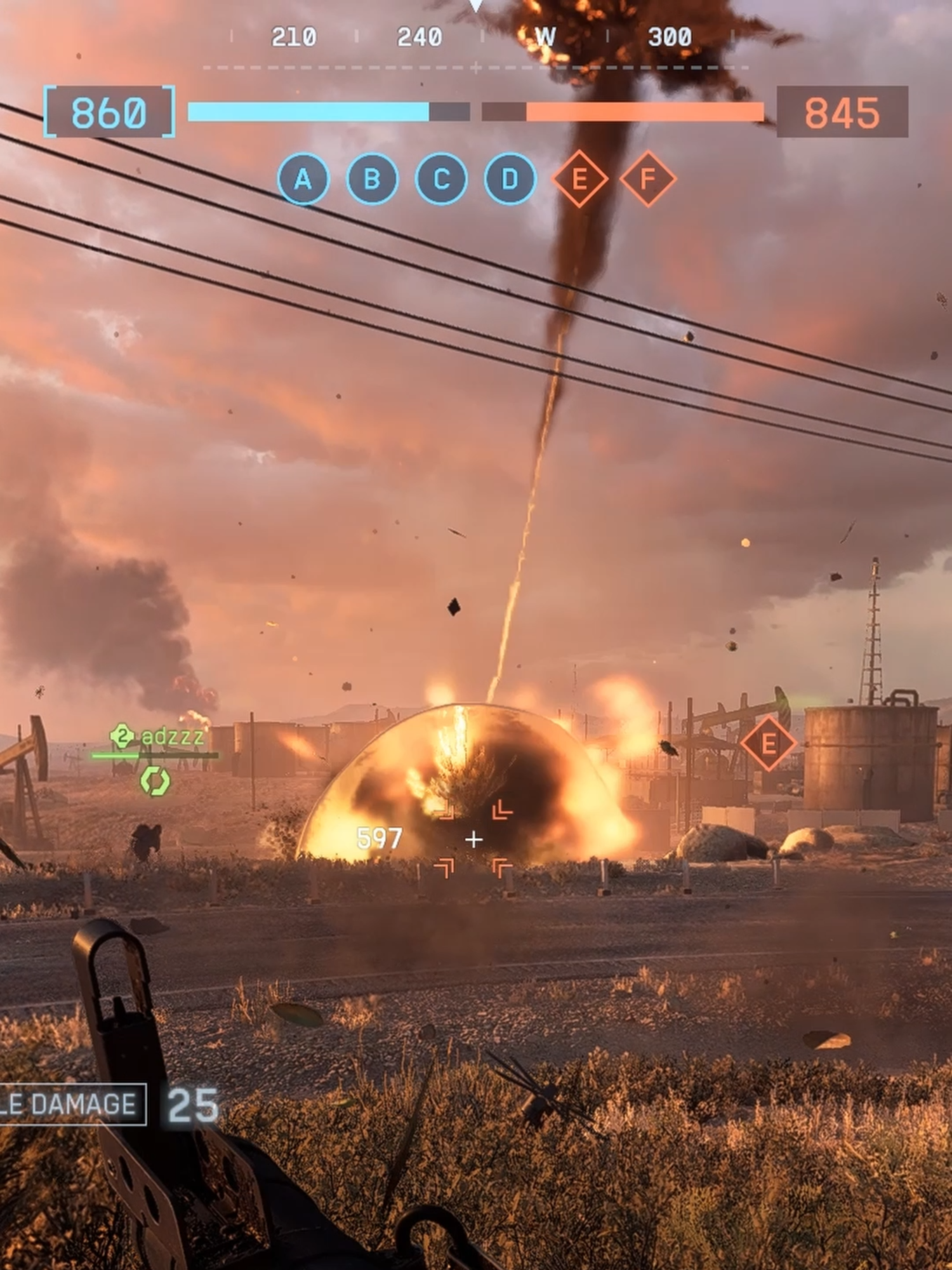The image size is (952, 1270).
Task: Click objective marker C
Action: [x=440, y=180]
